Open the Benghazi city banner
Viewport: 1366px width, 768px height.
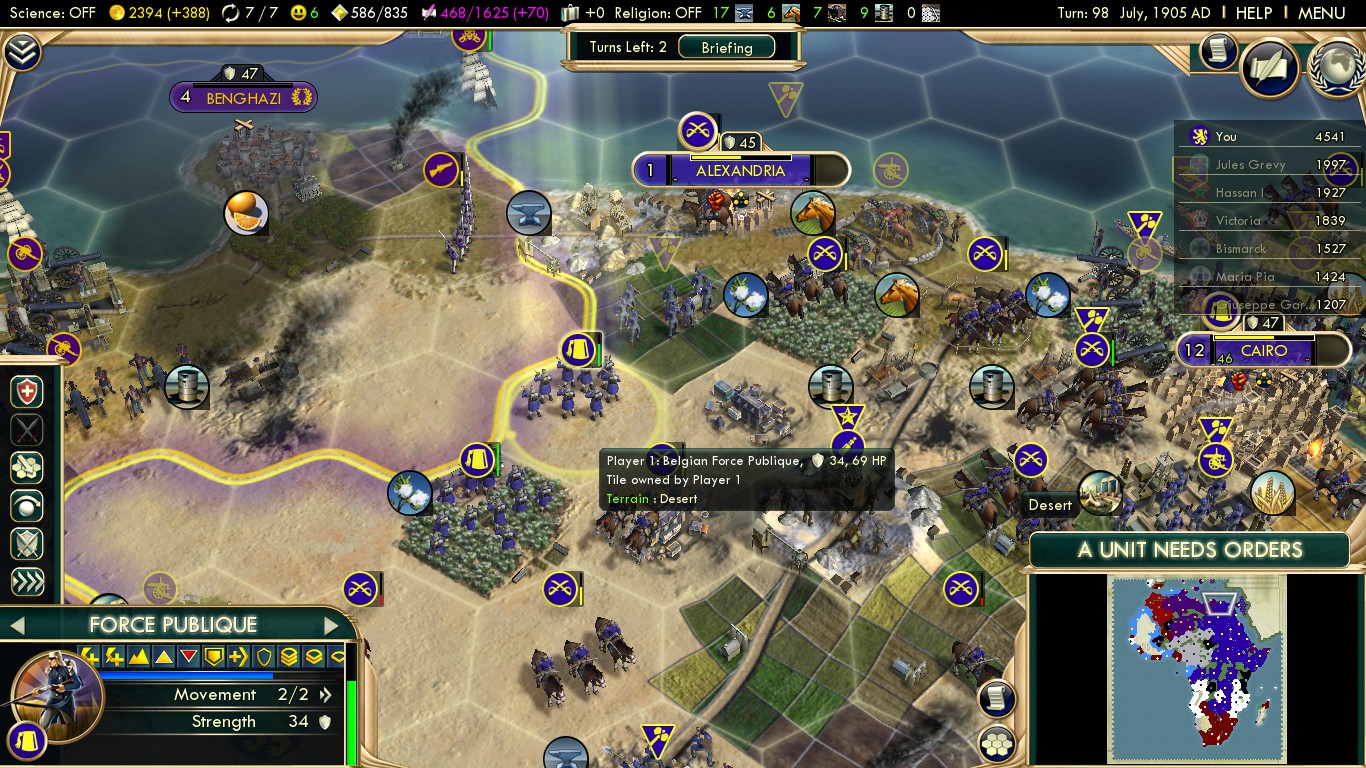(x=244, y=98)
